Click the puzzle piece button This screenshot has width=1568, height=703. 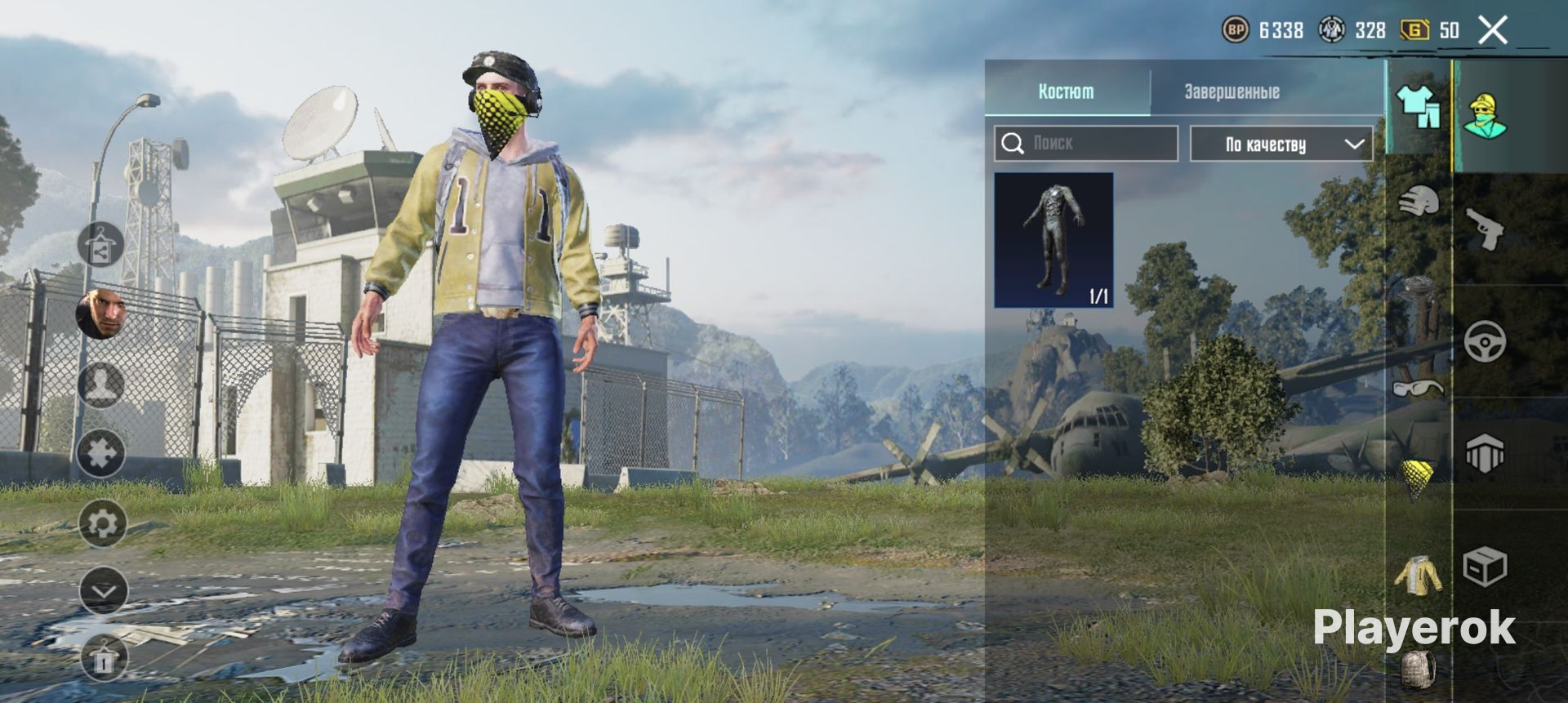click(x=101, y=454)
